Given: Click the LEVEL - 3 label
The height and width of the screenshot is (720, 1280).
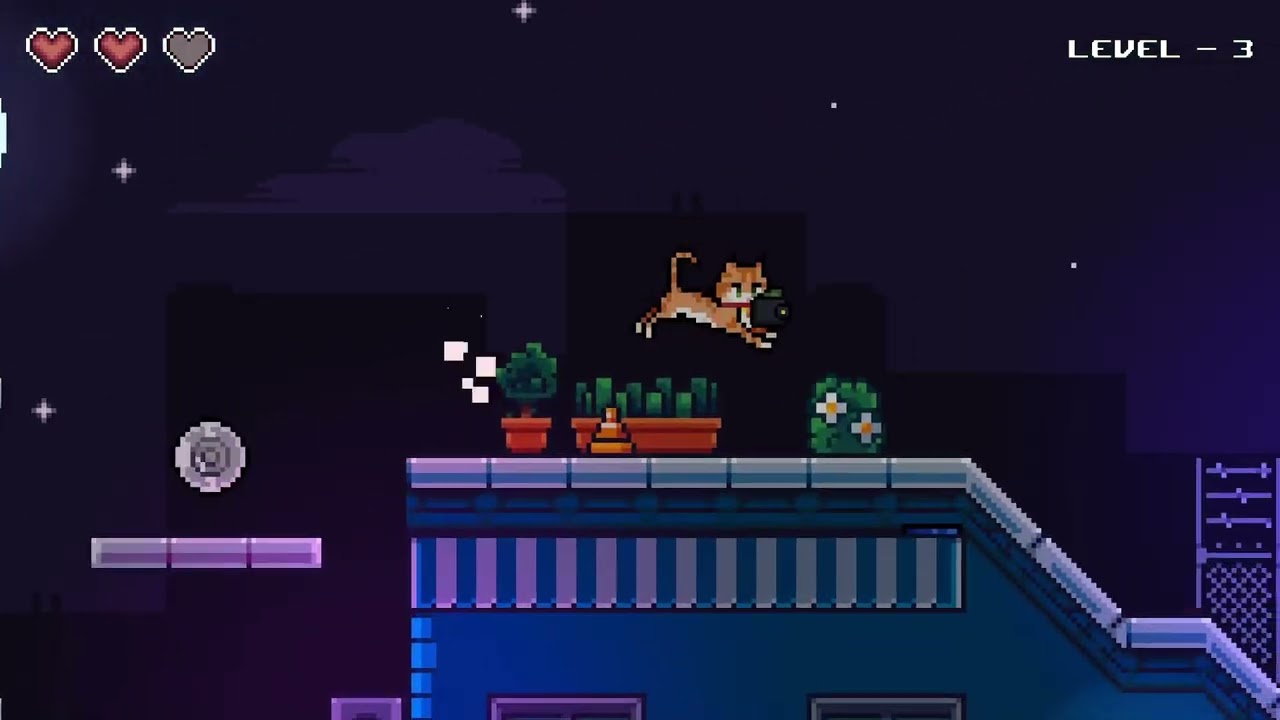Looking at the screenshot, I should [1160, 48].
